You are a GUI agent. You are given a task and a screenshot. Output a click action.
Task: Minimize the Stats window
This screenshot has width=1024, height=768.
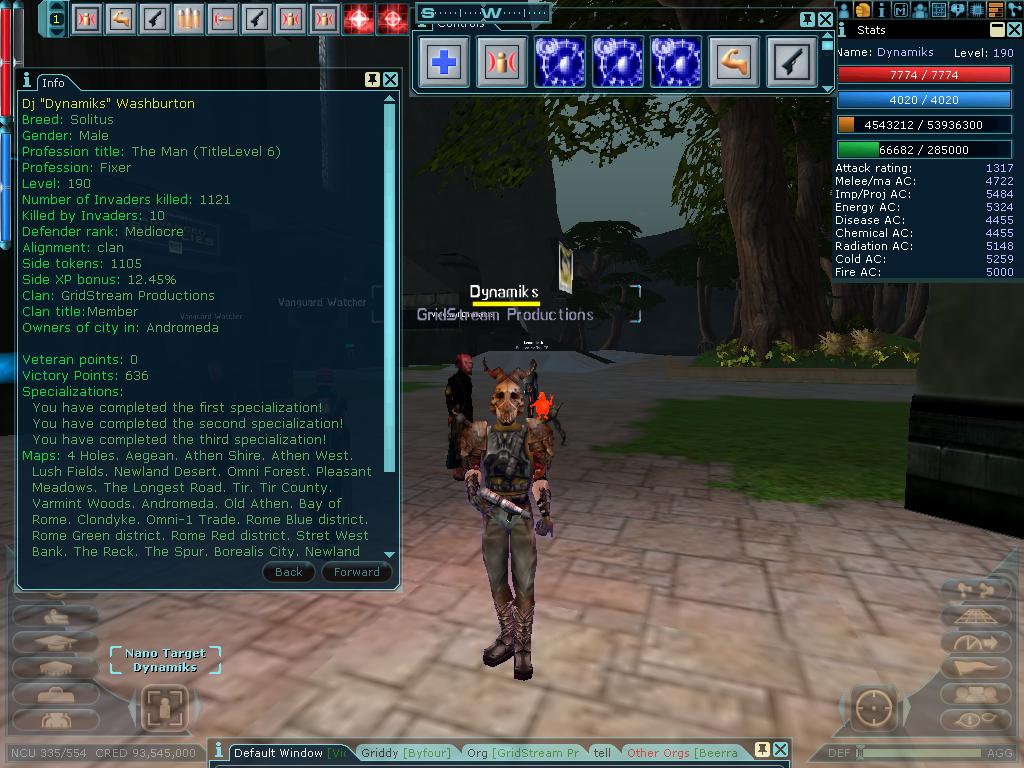997,30
